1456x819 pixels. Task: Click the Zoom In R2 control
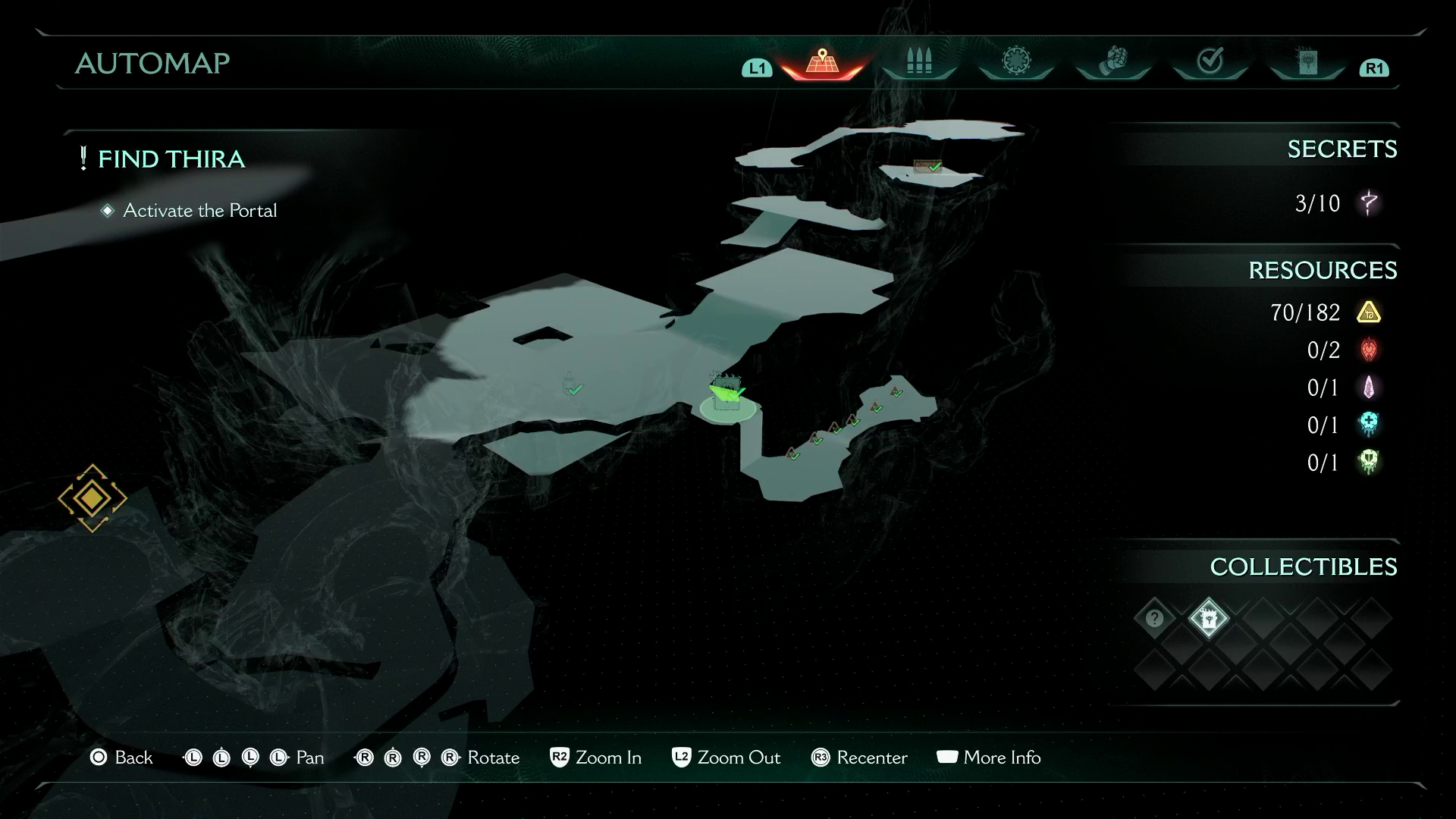point(595,758)
